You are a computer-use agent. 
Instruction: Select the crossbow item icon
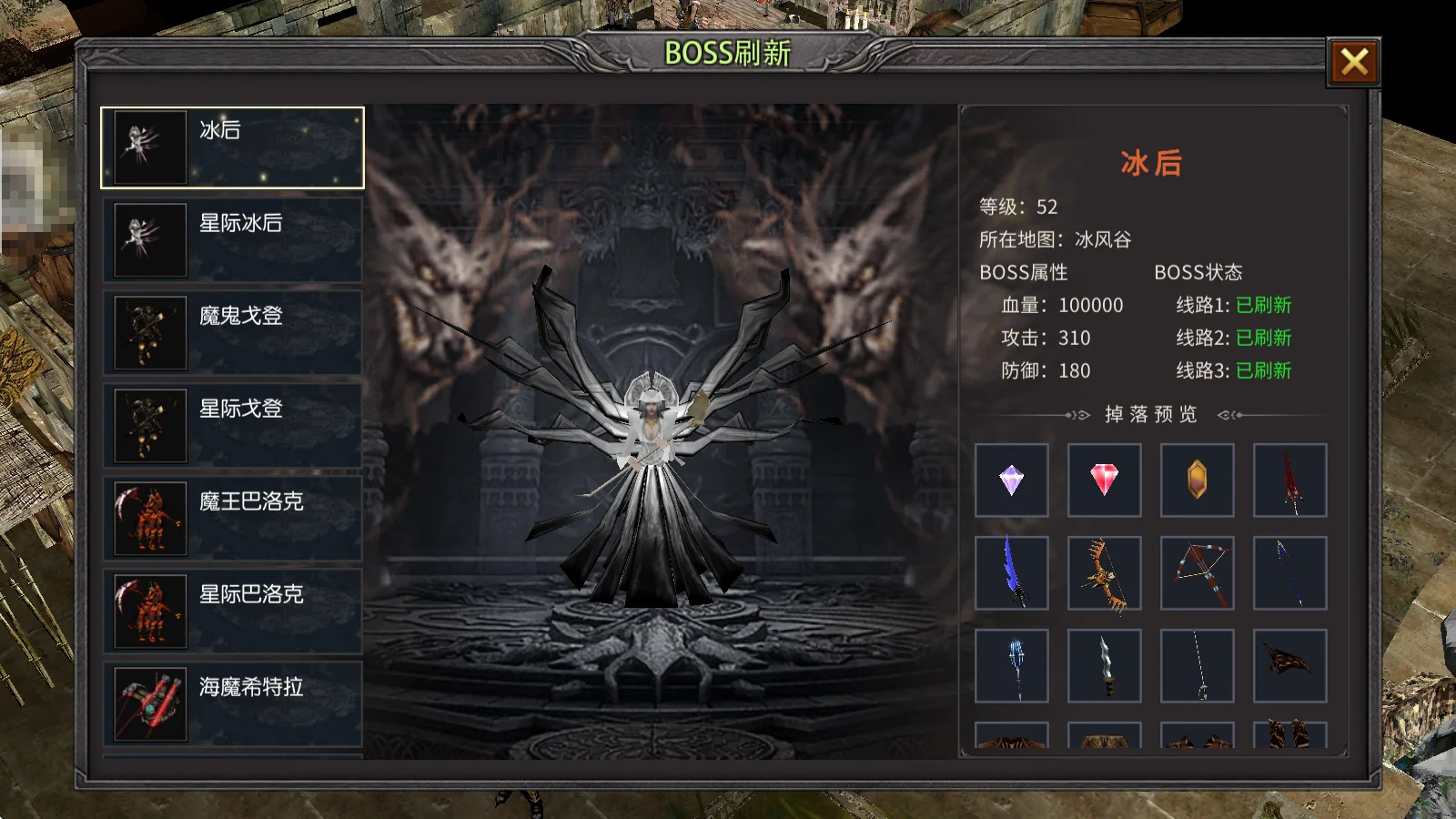(1196, 573)
